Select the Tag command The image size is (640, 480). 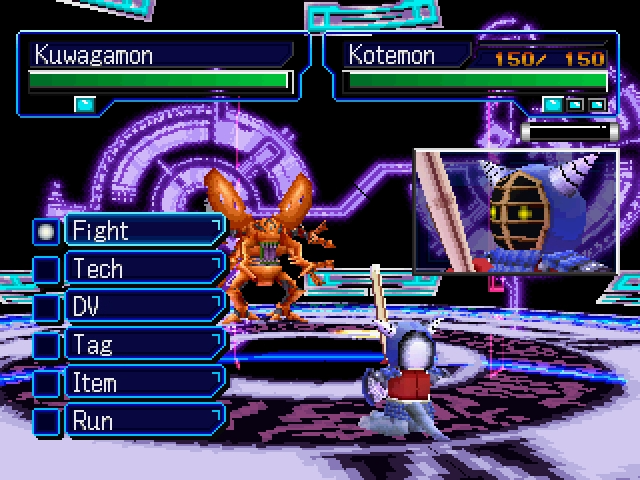[x=143, y=345]
